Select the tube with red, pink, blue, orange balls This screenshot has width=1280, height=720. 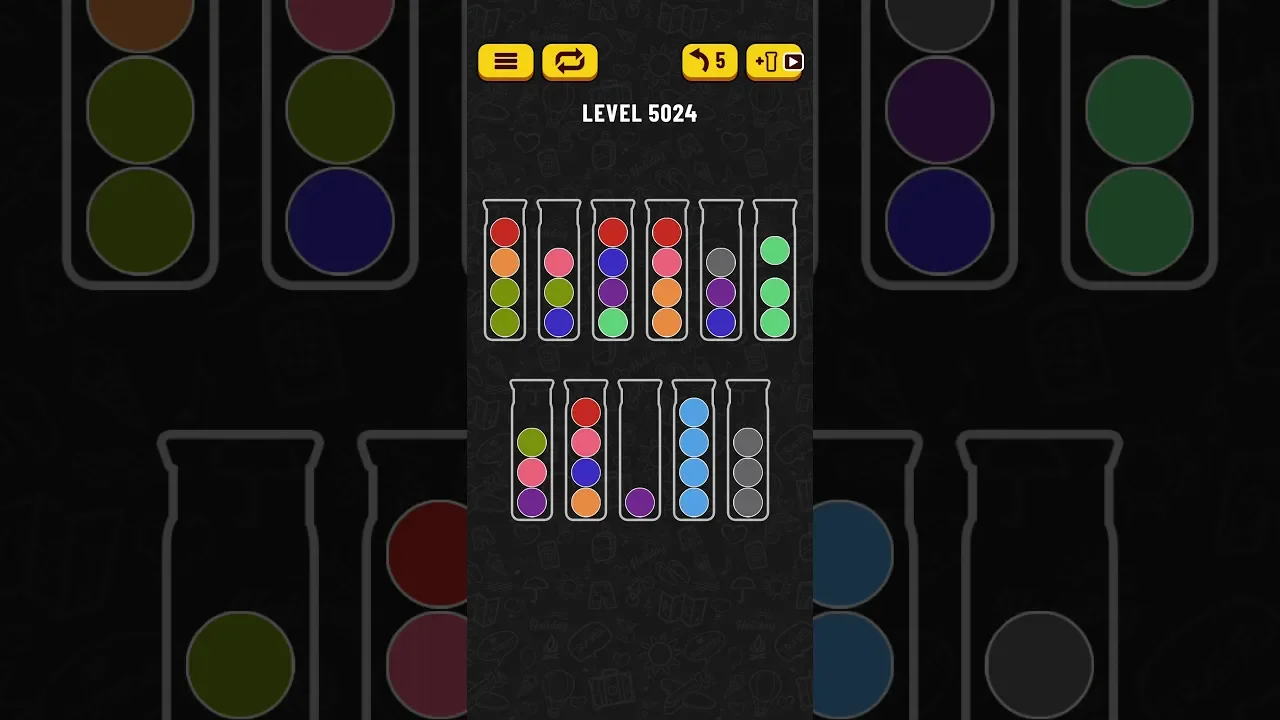(586, 452)
